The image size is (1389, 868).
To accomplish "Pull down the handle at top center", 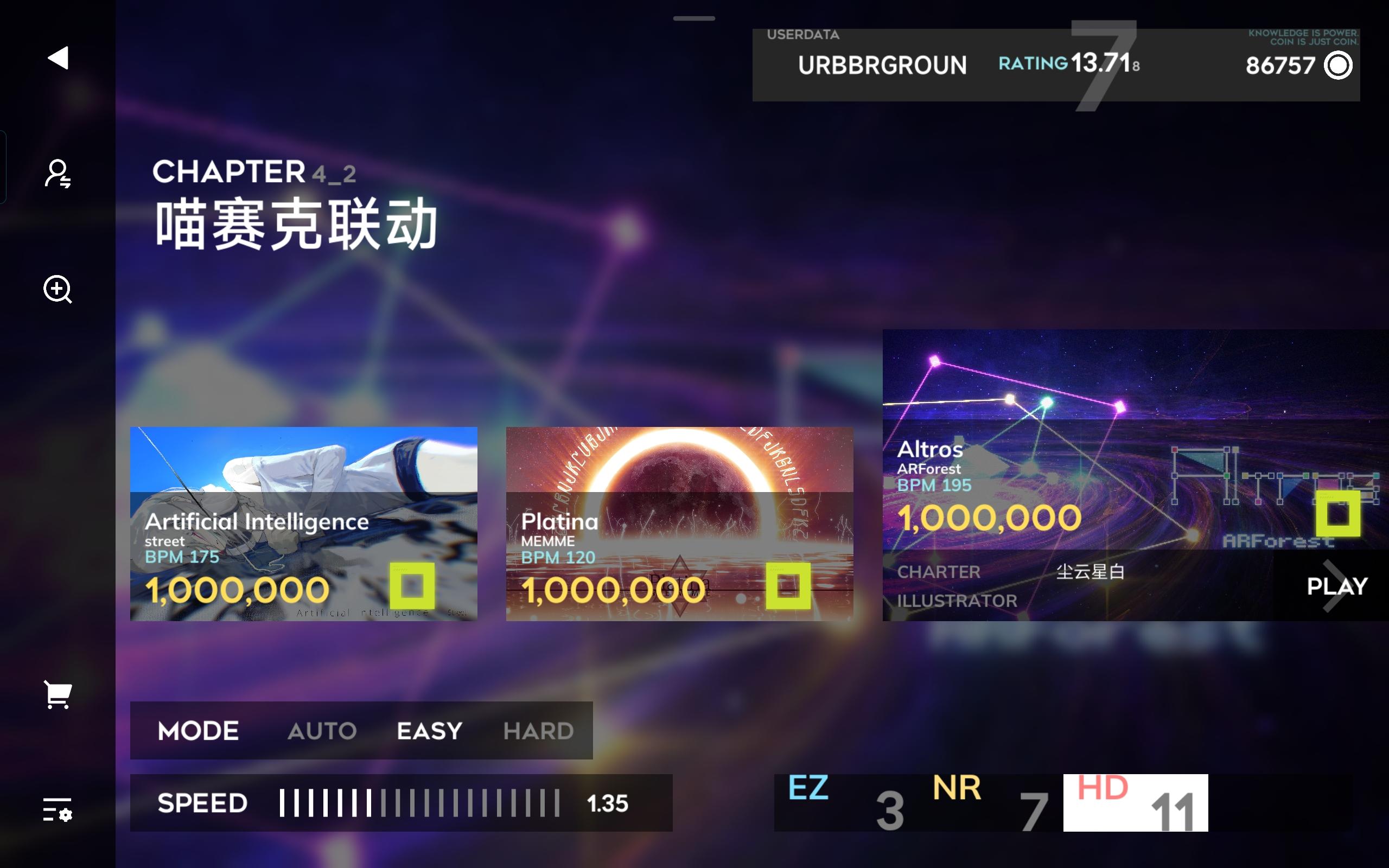I will (693, 19).
